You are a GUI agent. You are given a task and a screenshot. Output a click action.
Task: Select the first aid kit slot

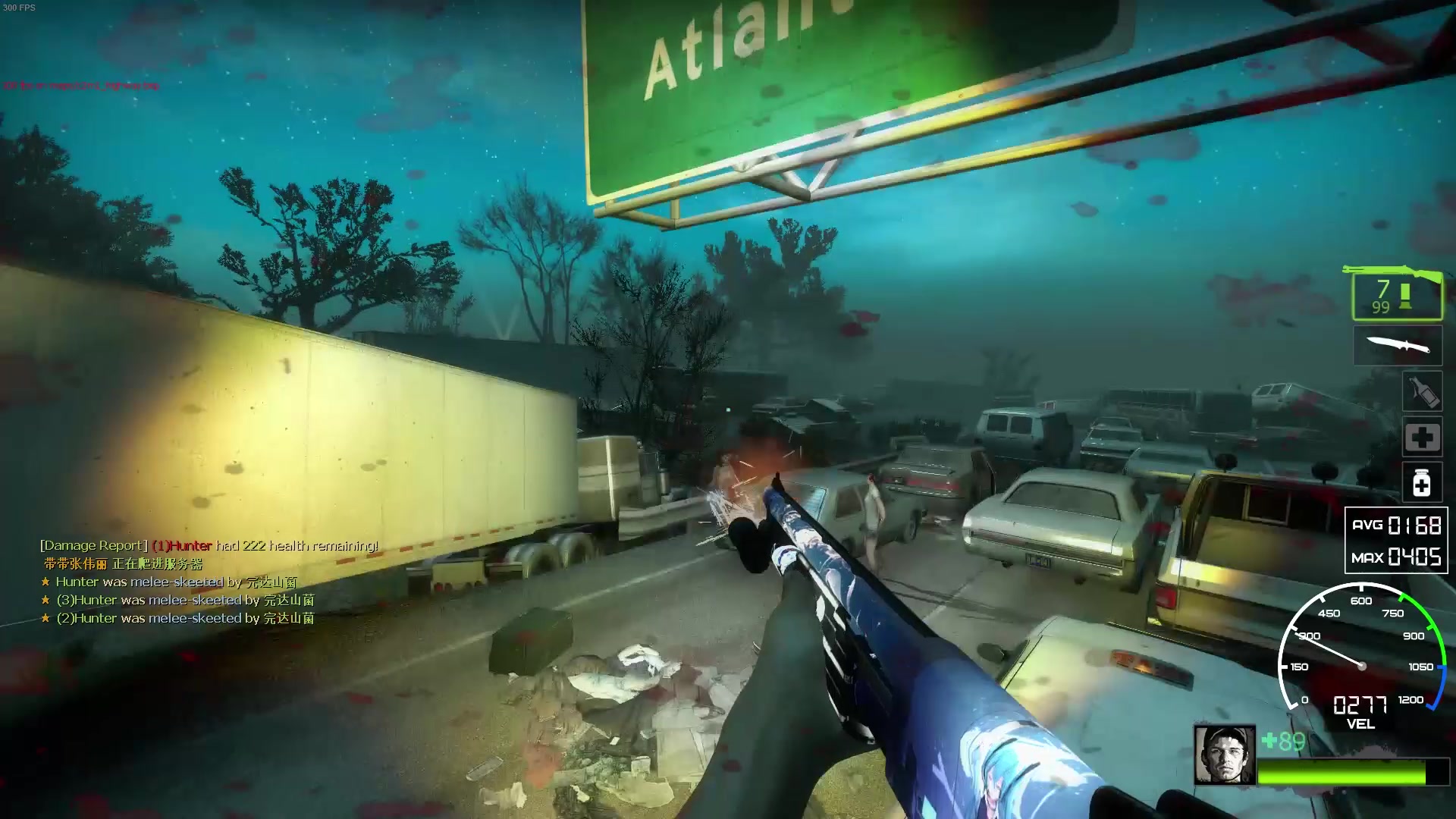click(1421, 438)
